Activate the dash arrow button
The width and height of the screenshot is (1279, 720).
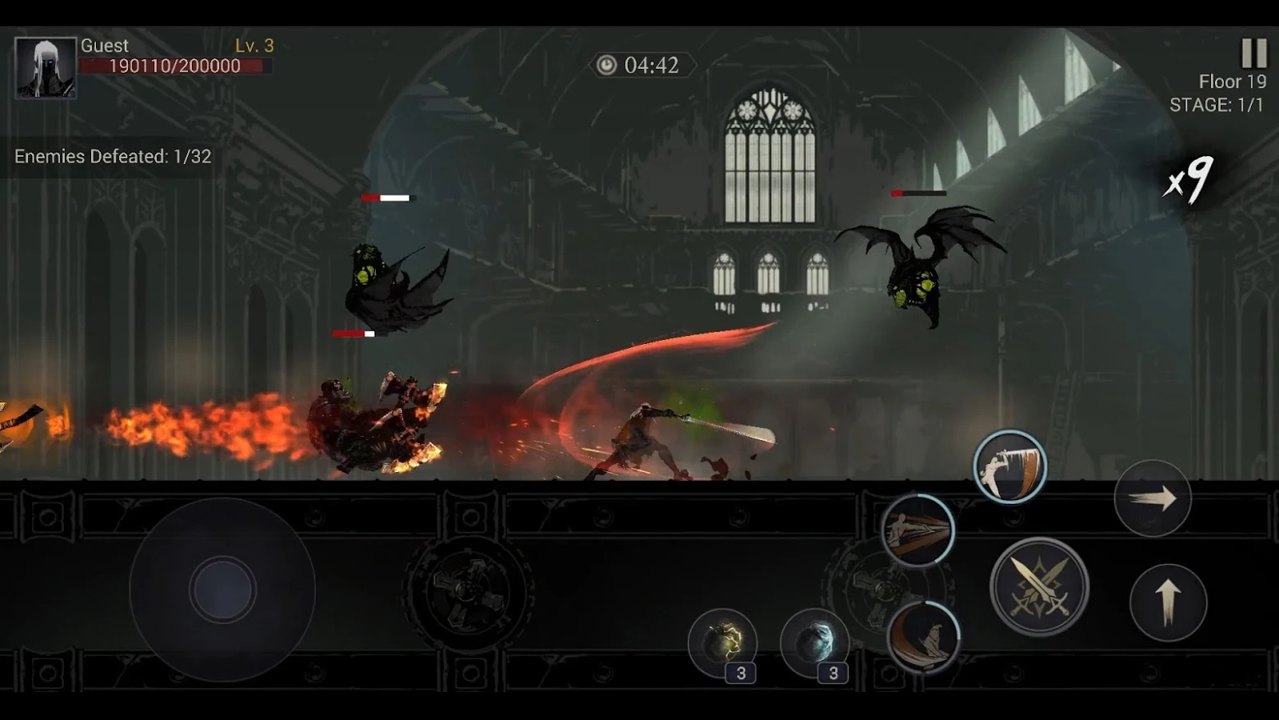[x=1152, y=498]
